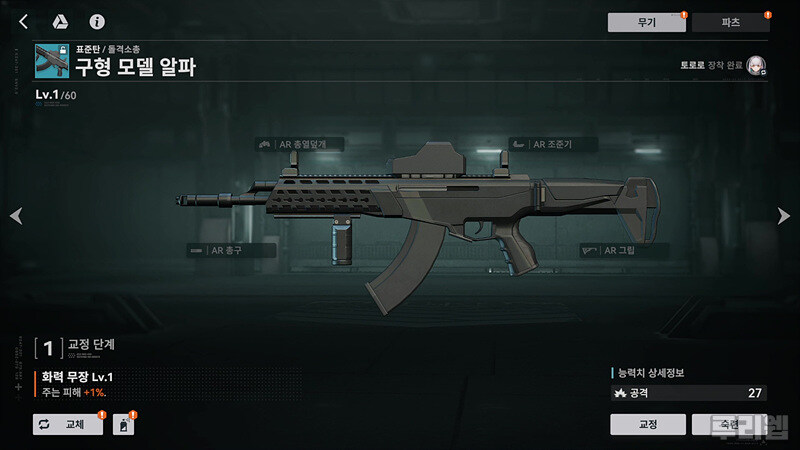The image size is (800, 450).
Task: Select the AR 총열덮개 attachment slot
Action: coord(298,144)
